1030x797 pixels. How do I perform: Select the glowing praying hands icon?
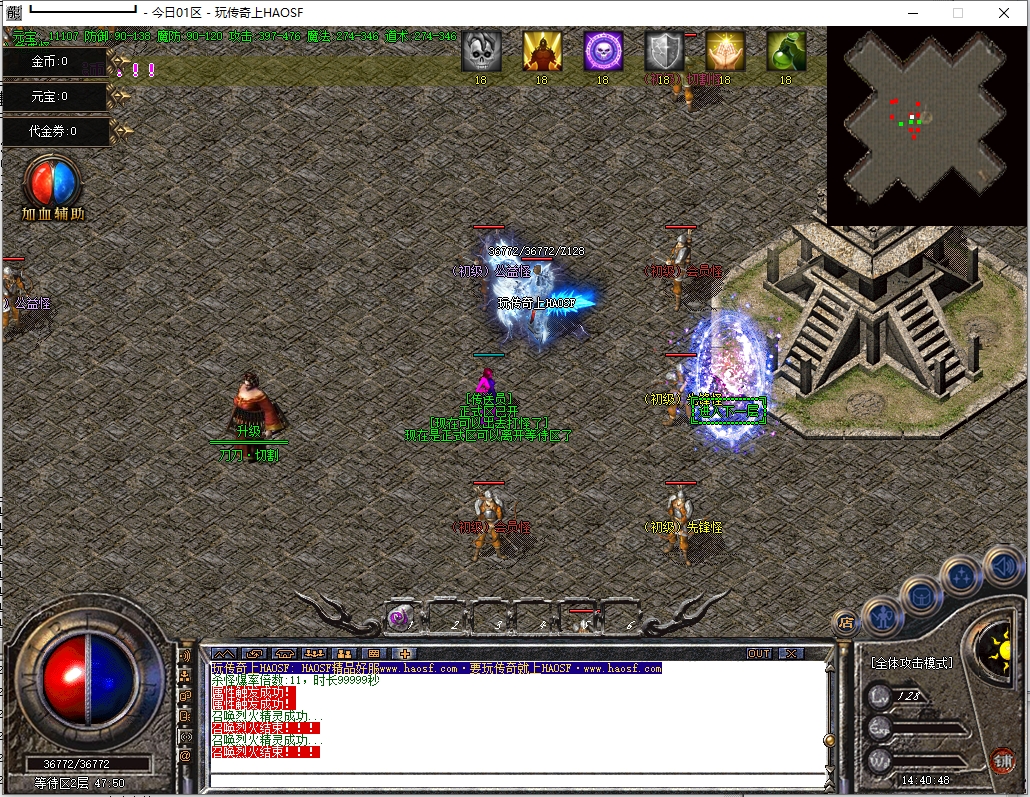pos(725,51)
